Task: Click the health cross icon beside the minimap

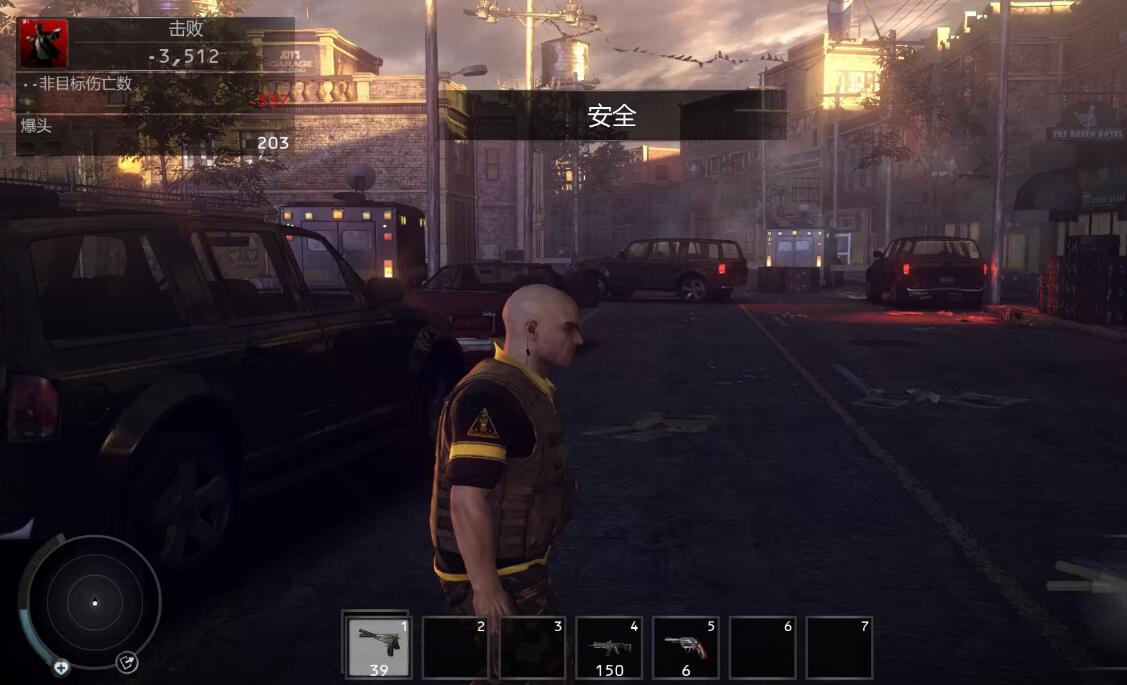Action: [x=61, y=667]
